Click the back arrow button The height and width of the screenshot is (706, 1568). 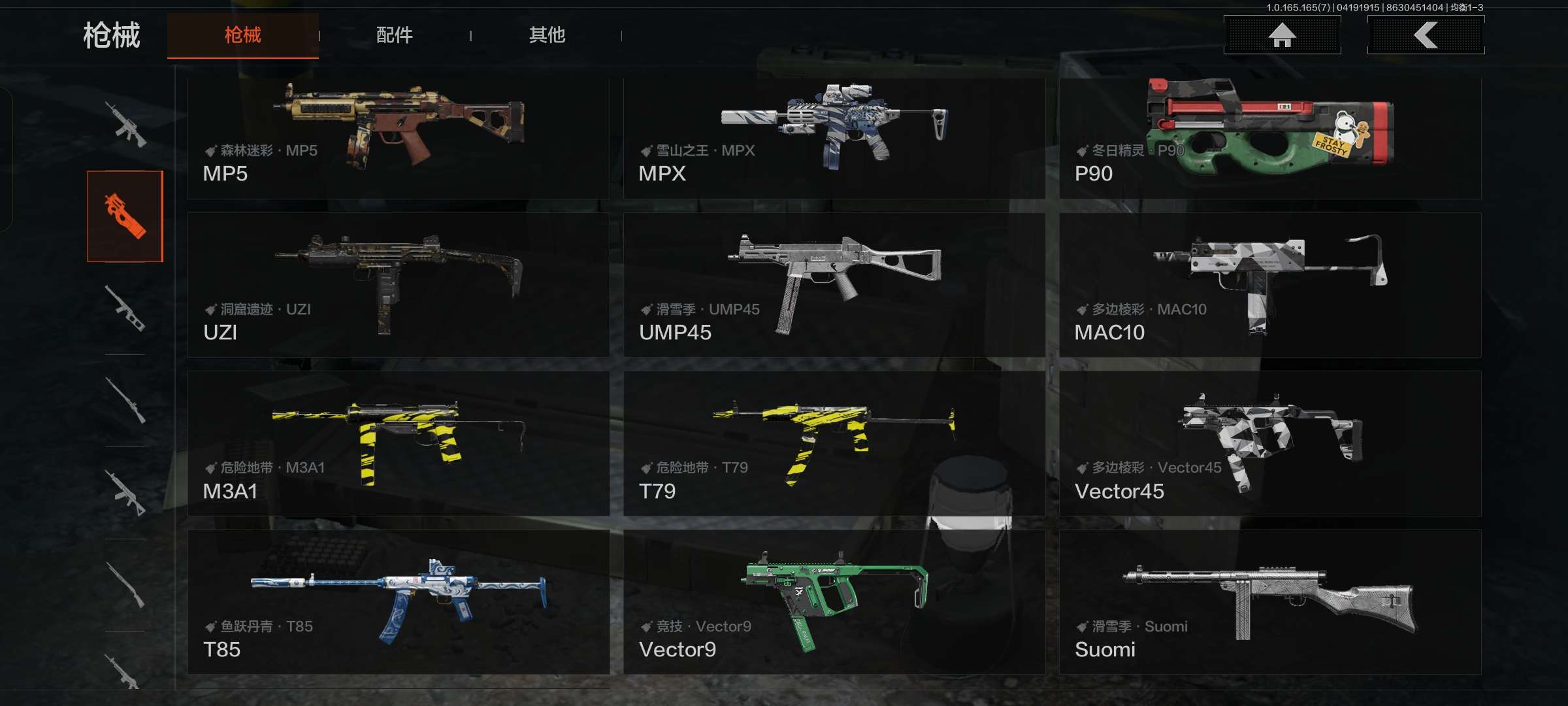1426,35
